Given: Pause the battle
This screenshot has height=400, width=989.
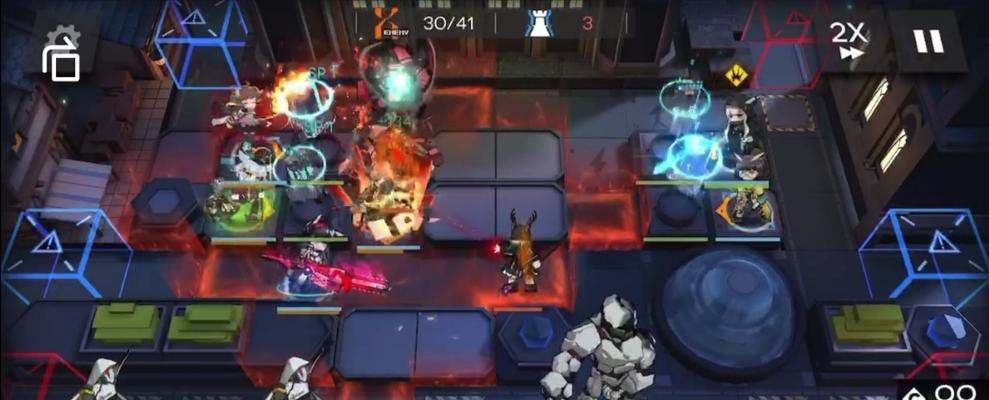Looking at the screenshot, I should (x=928, y=41).
